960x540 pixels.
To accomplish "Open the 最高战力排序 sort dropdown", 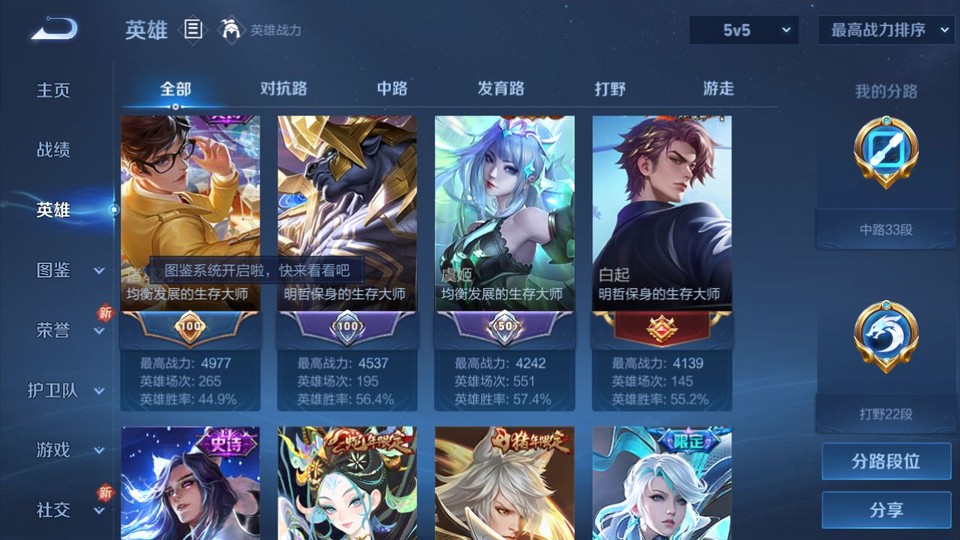I will (x=886, y=30).
